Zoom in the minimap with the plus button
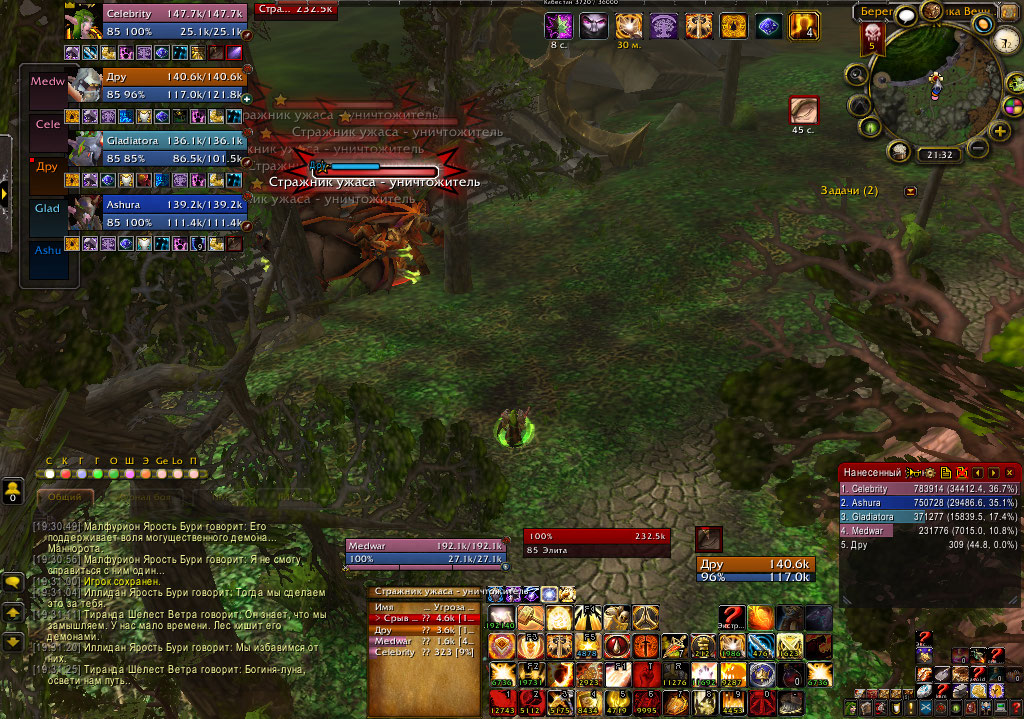1024x719 pixels. tap(997, 130)
